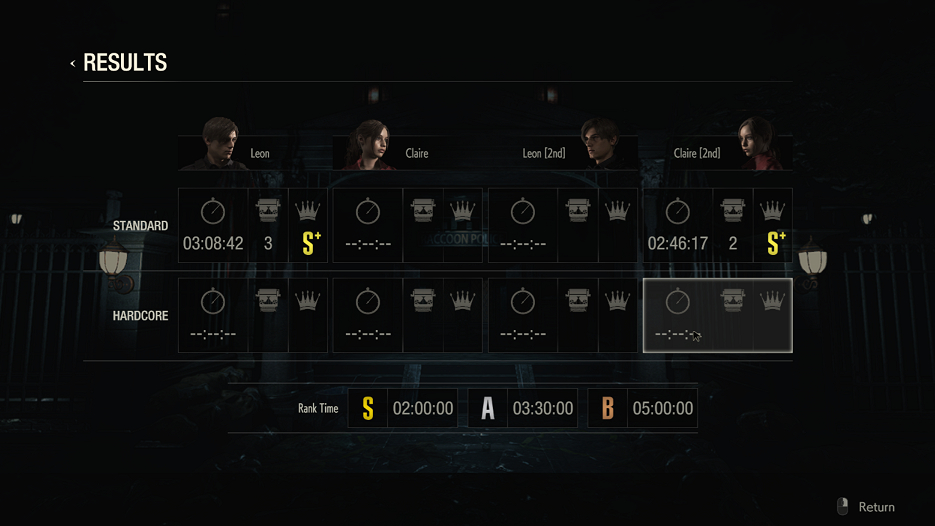Viewport: 935px width, 526px height.
Task: Select Claire [2nd] Standard results cell
Action: (717, 226)
